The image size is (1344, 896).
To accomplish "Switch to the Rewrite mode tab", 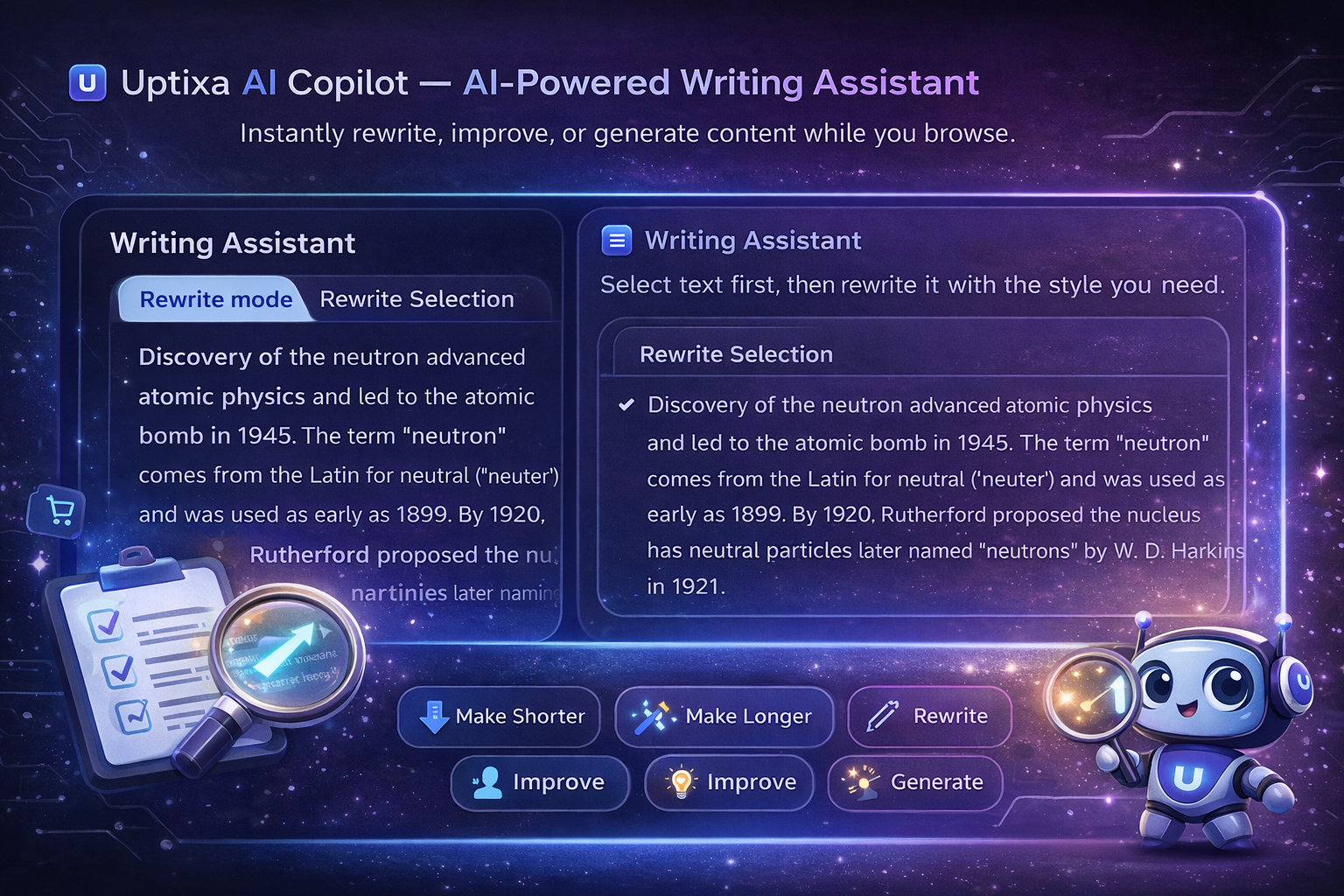I will 215,299.
